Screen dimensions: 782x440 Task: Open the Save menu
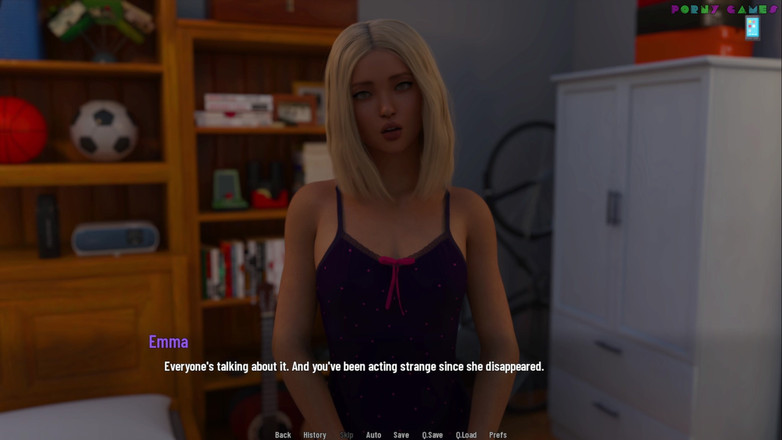(401, 435)
